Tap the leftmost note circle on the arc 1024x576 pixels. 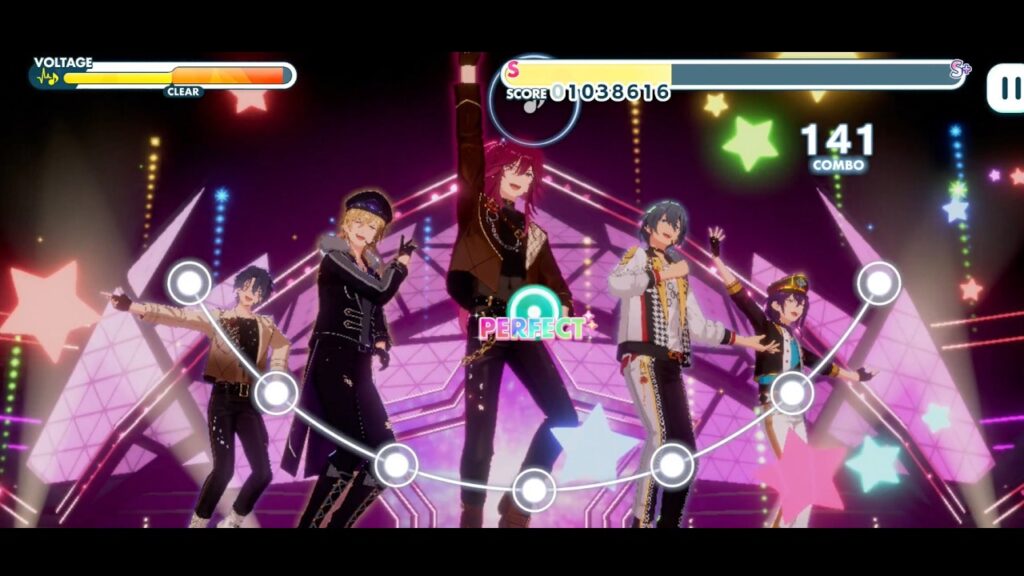point(189,283)
